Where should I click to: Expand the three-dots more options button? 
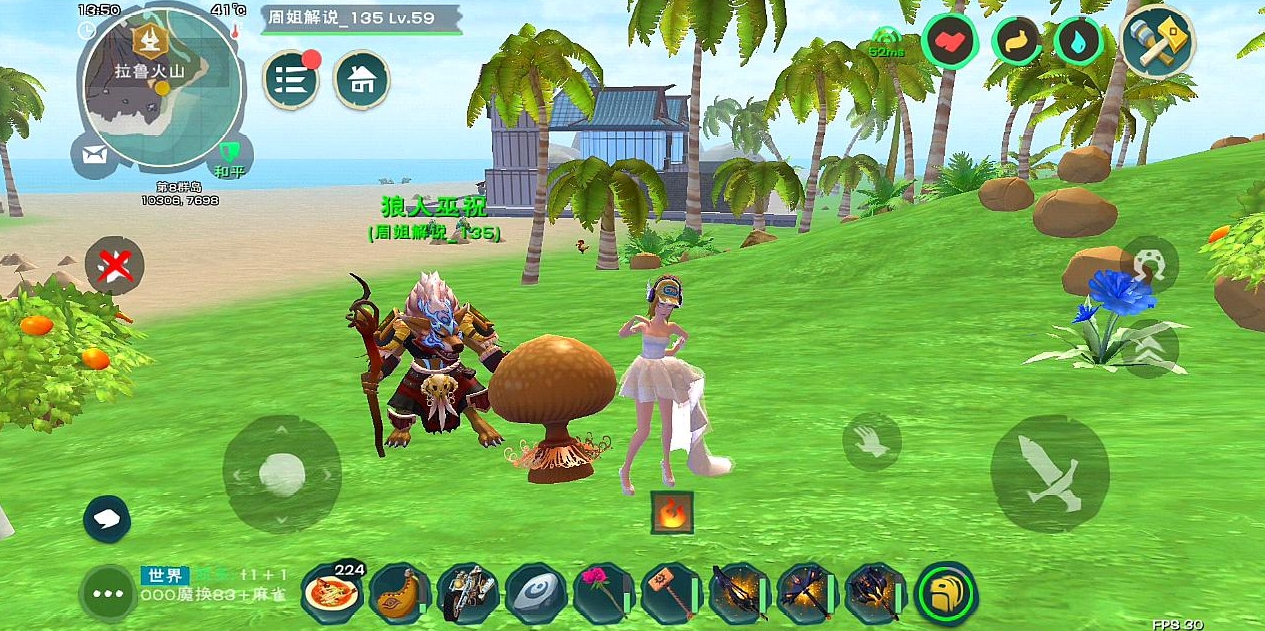point(107,594)
